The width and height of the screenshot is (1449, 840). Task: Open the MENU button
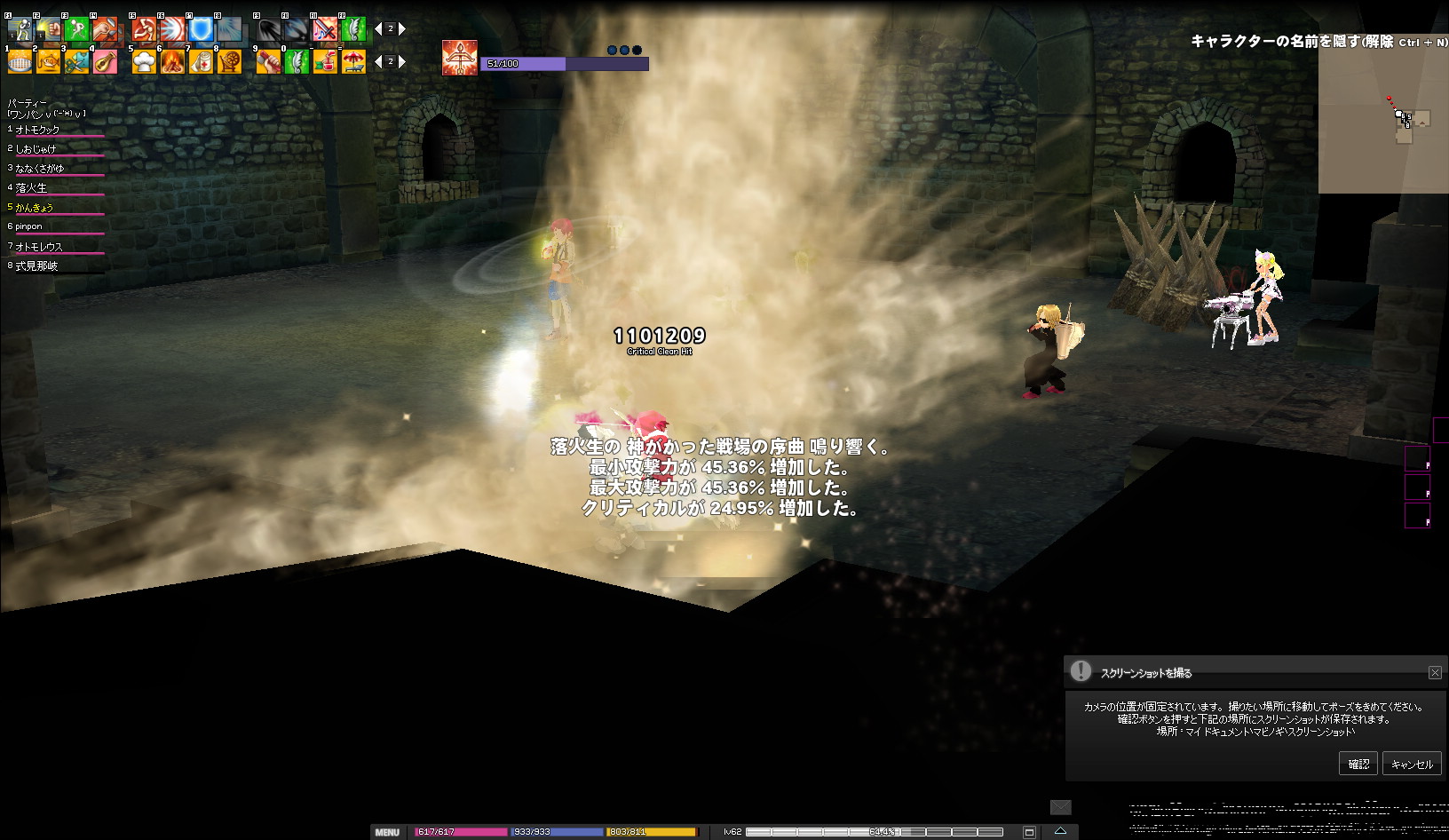point(387,832)
